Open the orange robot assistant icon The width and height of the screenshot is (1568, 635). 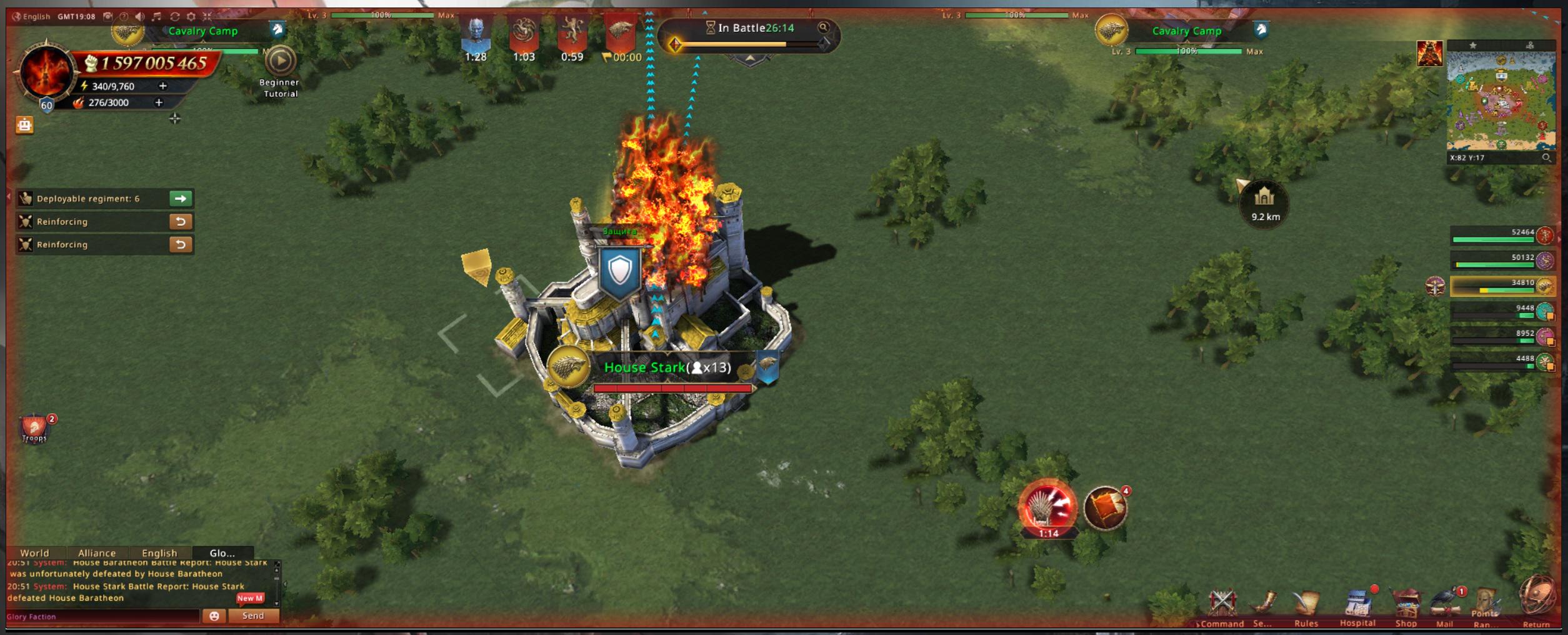(x=24, y=125)
